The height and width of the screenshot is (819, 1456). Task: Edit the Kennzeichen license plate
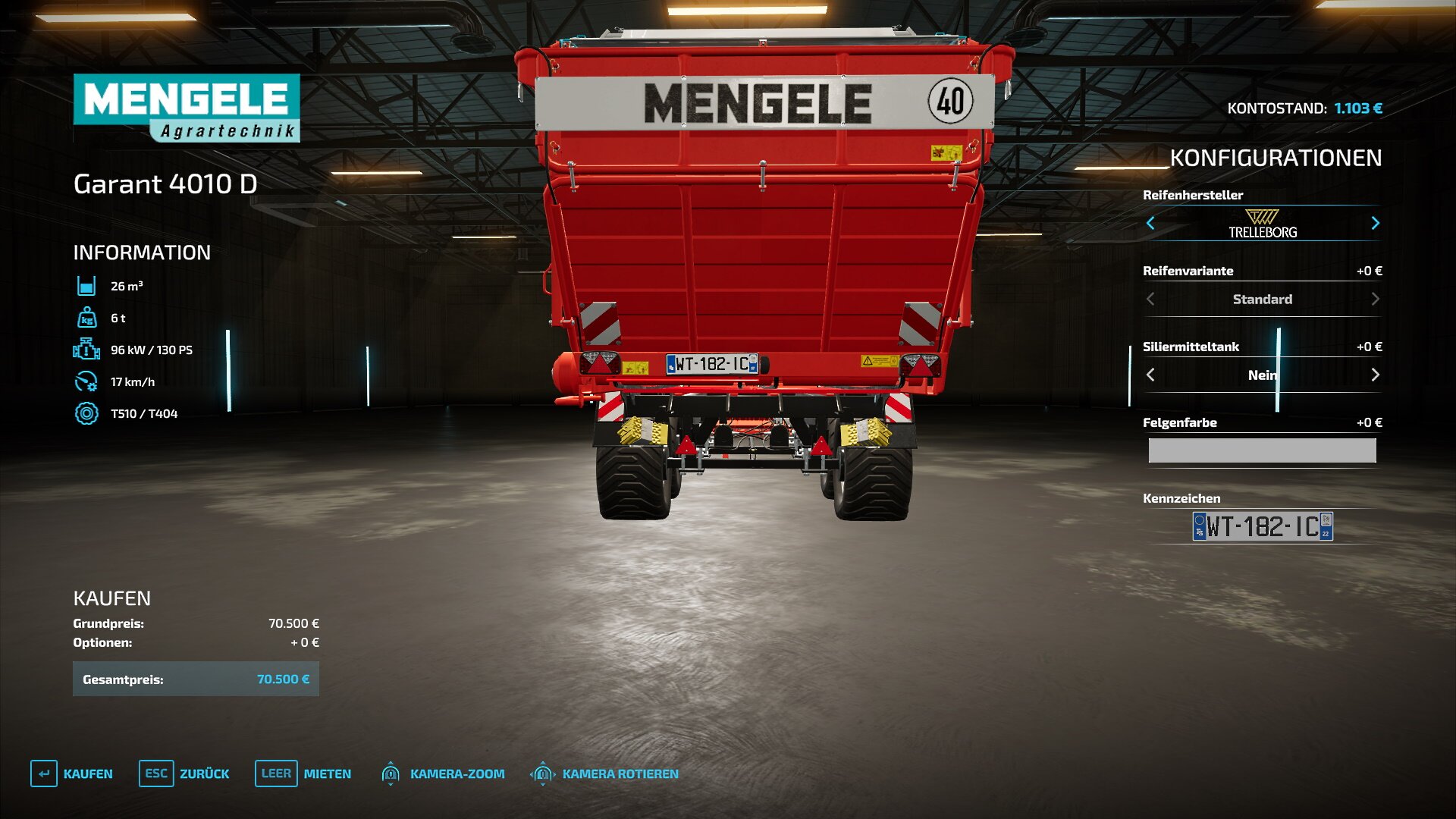coord(1263,526)
